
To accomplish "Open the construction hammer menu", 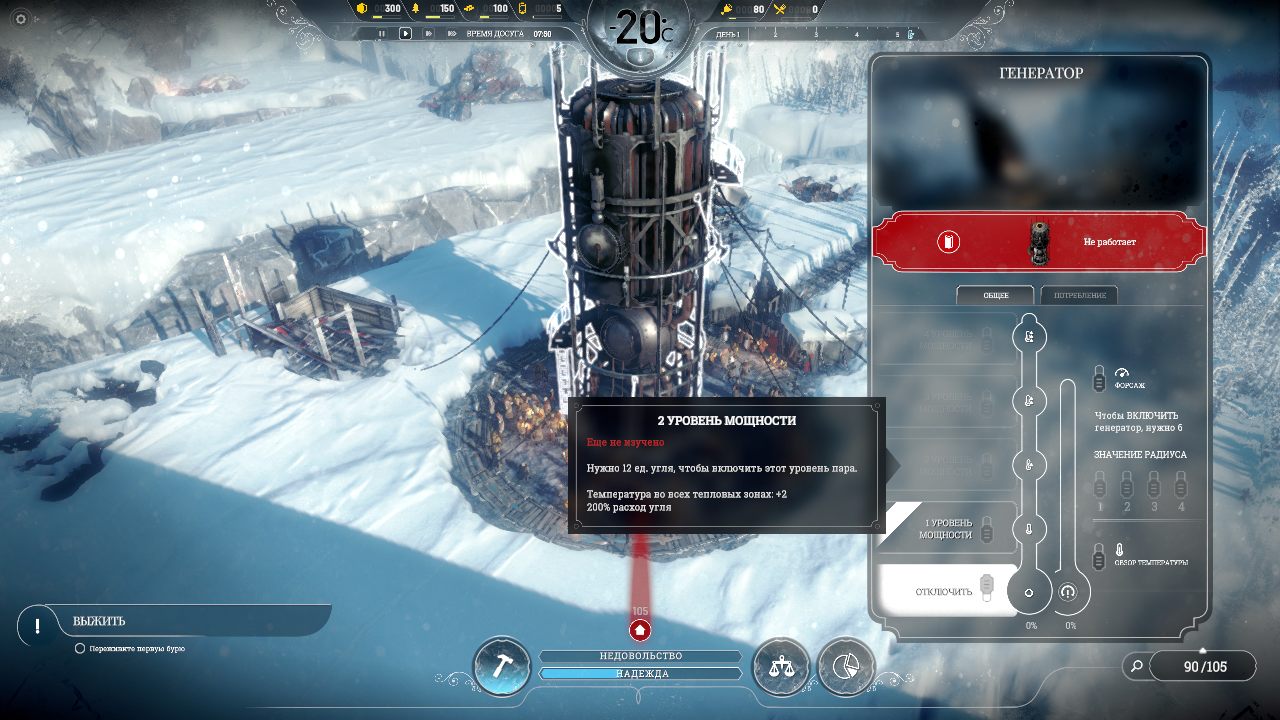I will [x=501, y=667].
